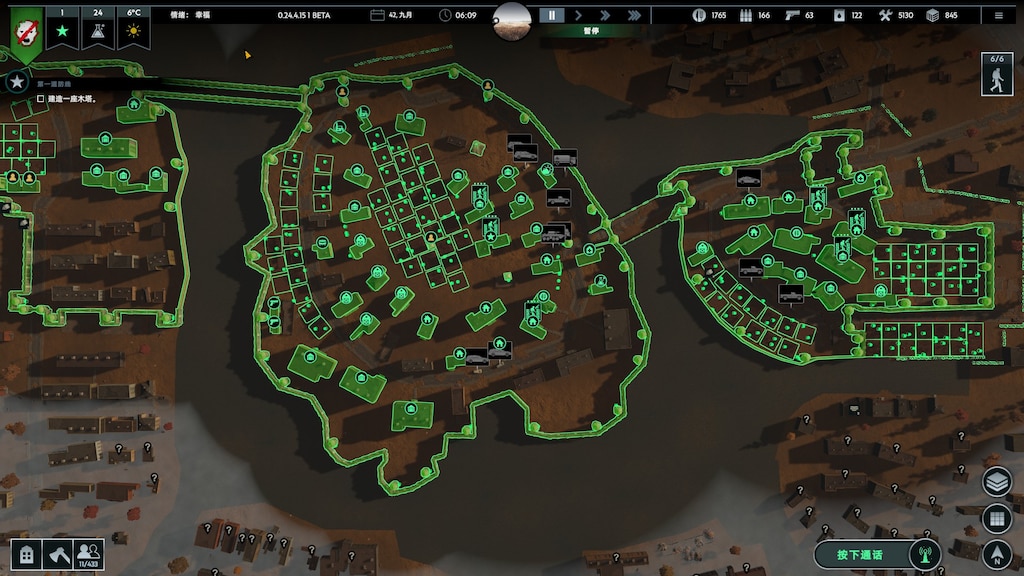The image size is (1024, 576).
Task: Tick the objective checkbox in quest tracker
Action: [41, 99]
